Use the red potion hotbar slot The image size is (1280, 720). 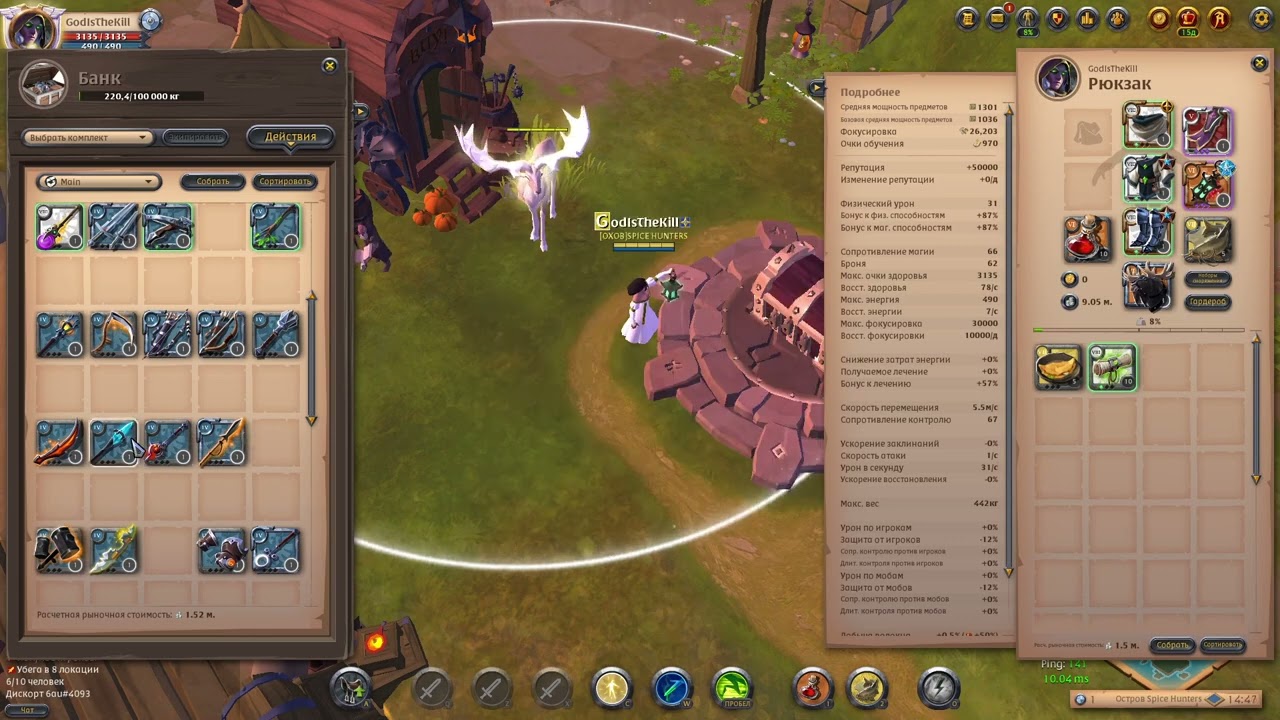pyautogui.click(x=813, y=688)
